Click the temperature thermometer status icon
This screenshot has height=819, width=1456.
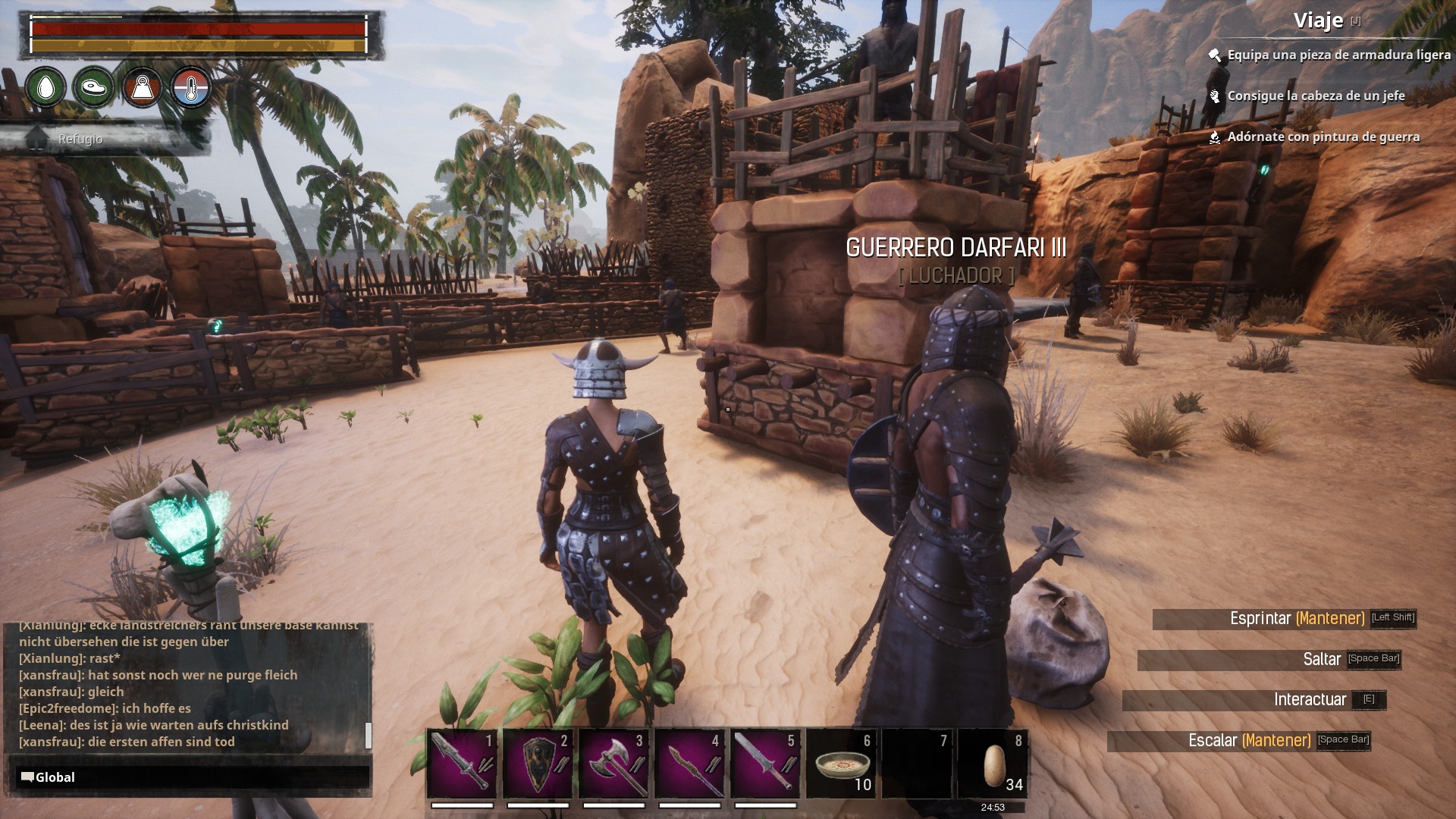pos(190,88)
